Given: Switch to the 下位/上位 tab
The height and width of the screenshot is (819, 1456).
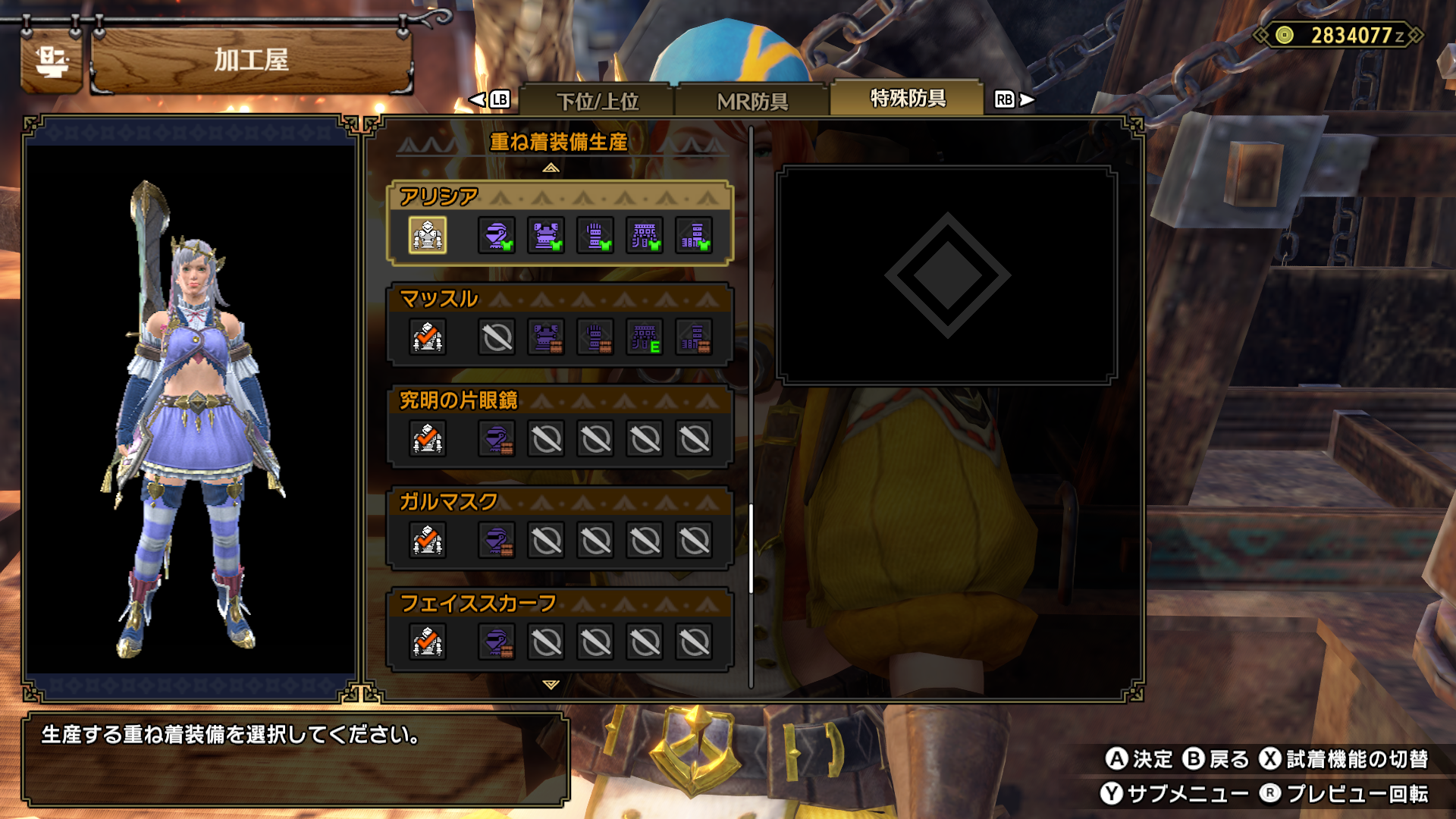Looking at the screenshot, I should pyautogui.click(x=598, y=101).
